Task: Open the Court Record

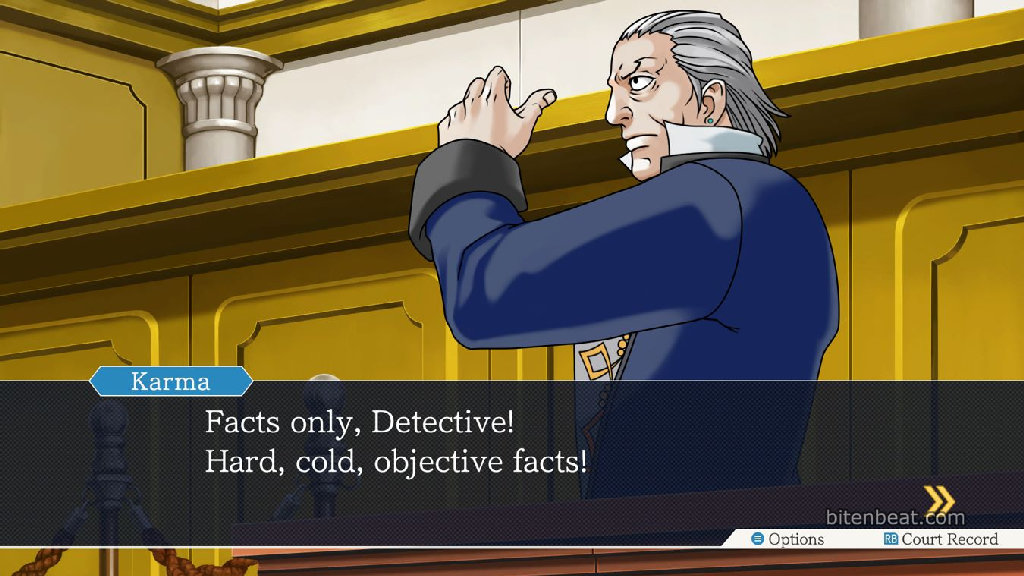Action: [940, 539]
